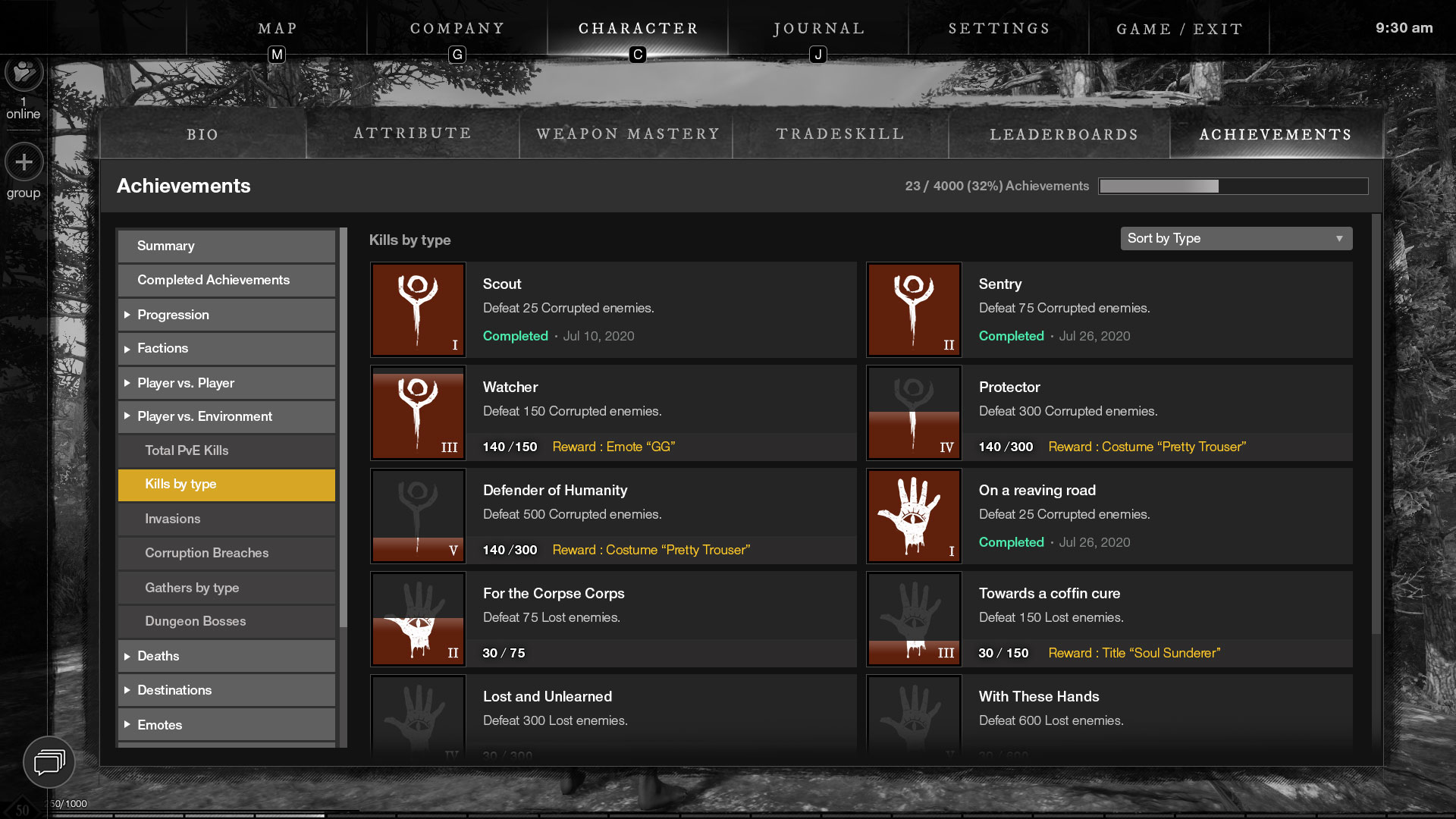Viewport: 1456px width, 819px height.
Task: Switch to the Company menu
Action: tap(457, 29)
